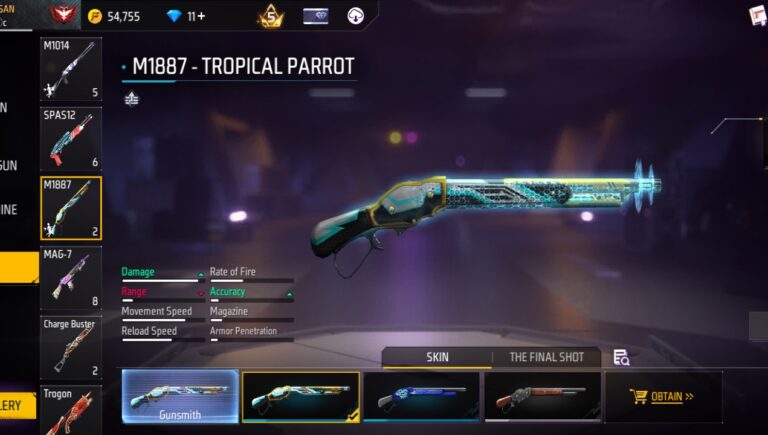Viewport: 768px width, 435px height.
Task: Open the level 5 gold badge
Action: tap(270, 16)
